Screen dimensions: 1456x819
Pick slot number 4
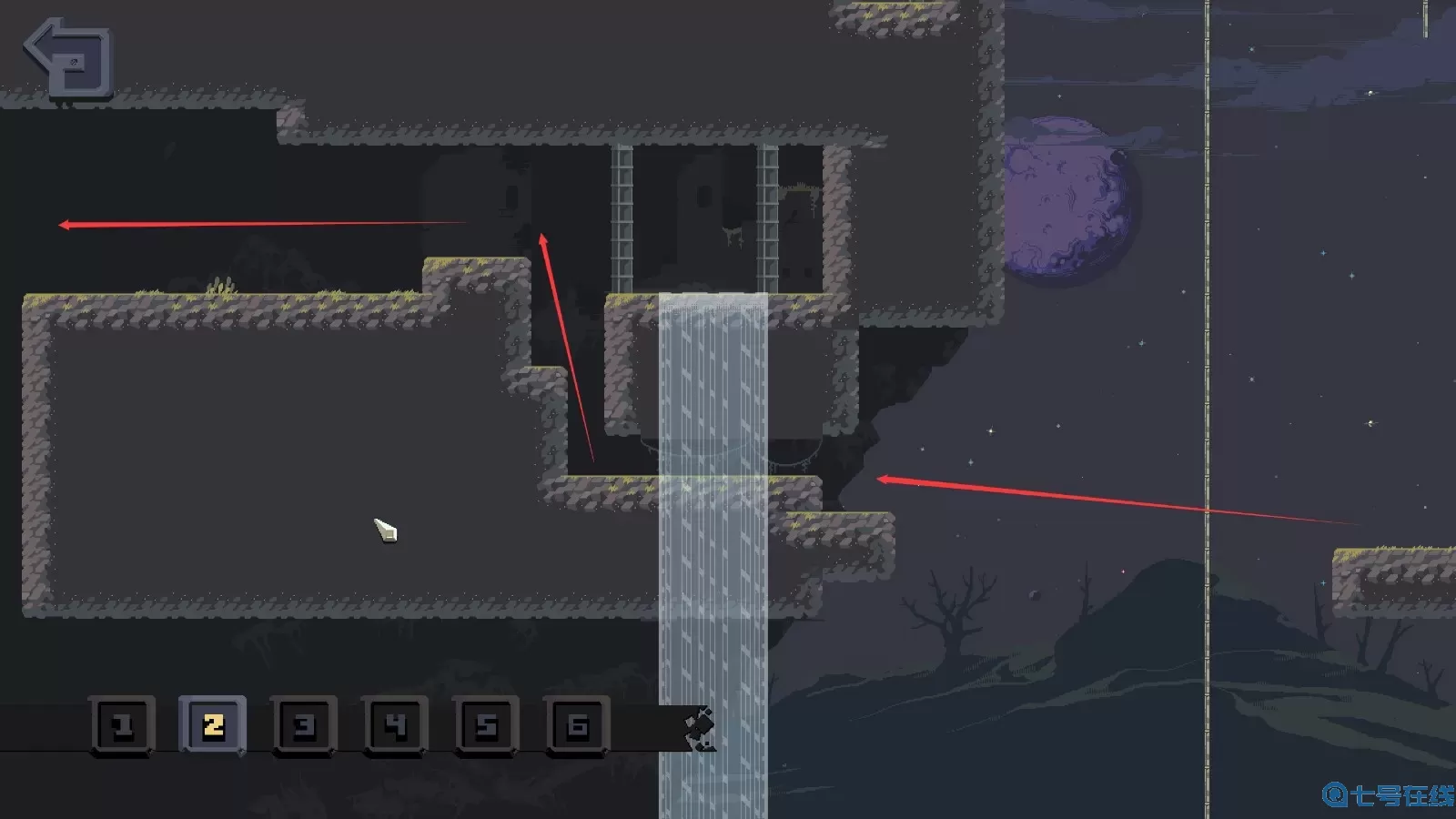coord(395,725)
